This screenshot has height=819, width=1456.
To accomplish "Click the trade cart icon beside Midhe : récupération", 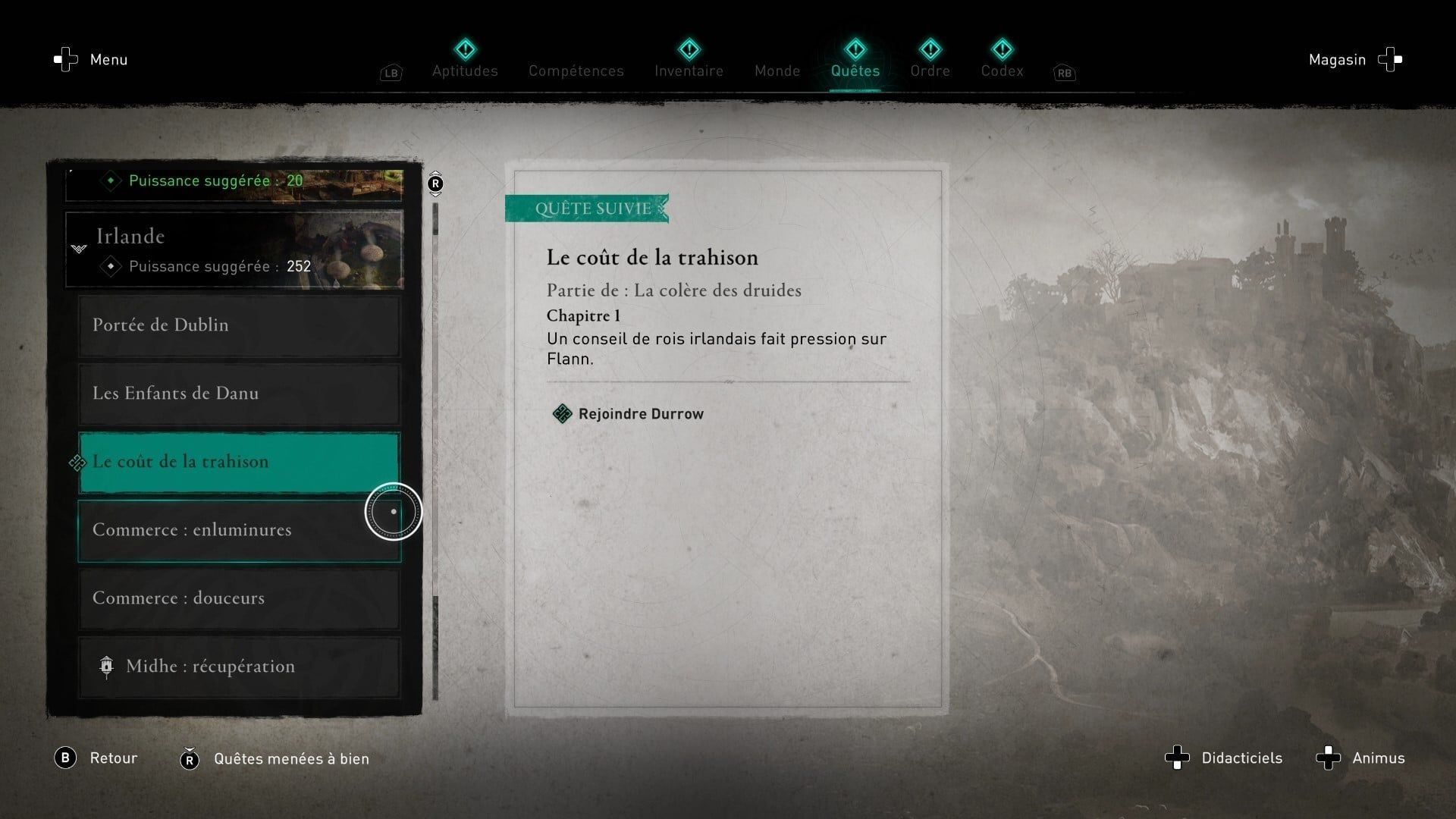I will coord(106,667).
